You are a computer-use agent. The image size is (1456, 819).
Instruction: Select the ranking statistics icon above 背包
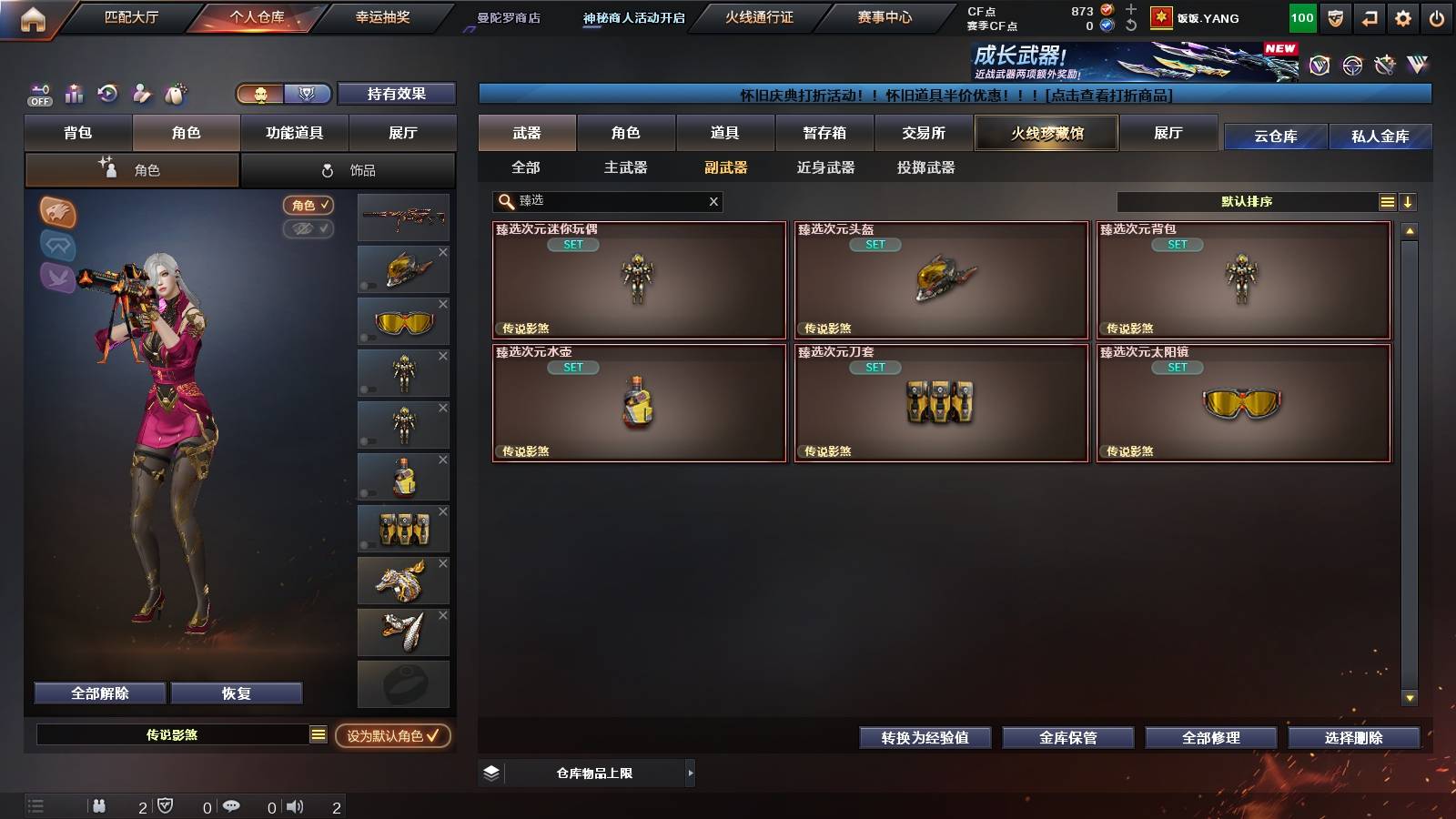tap(73, 94)
